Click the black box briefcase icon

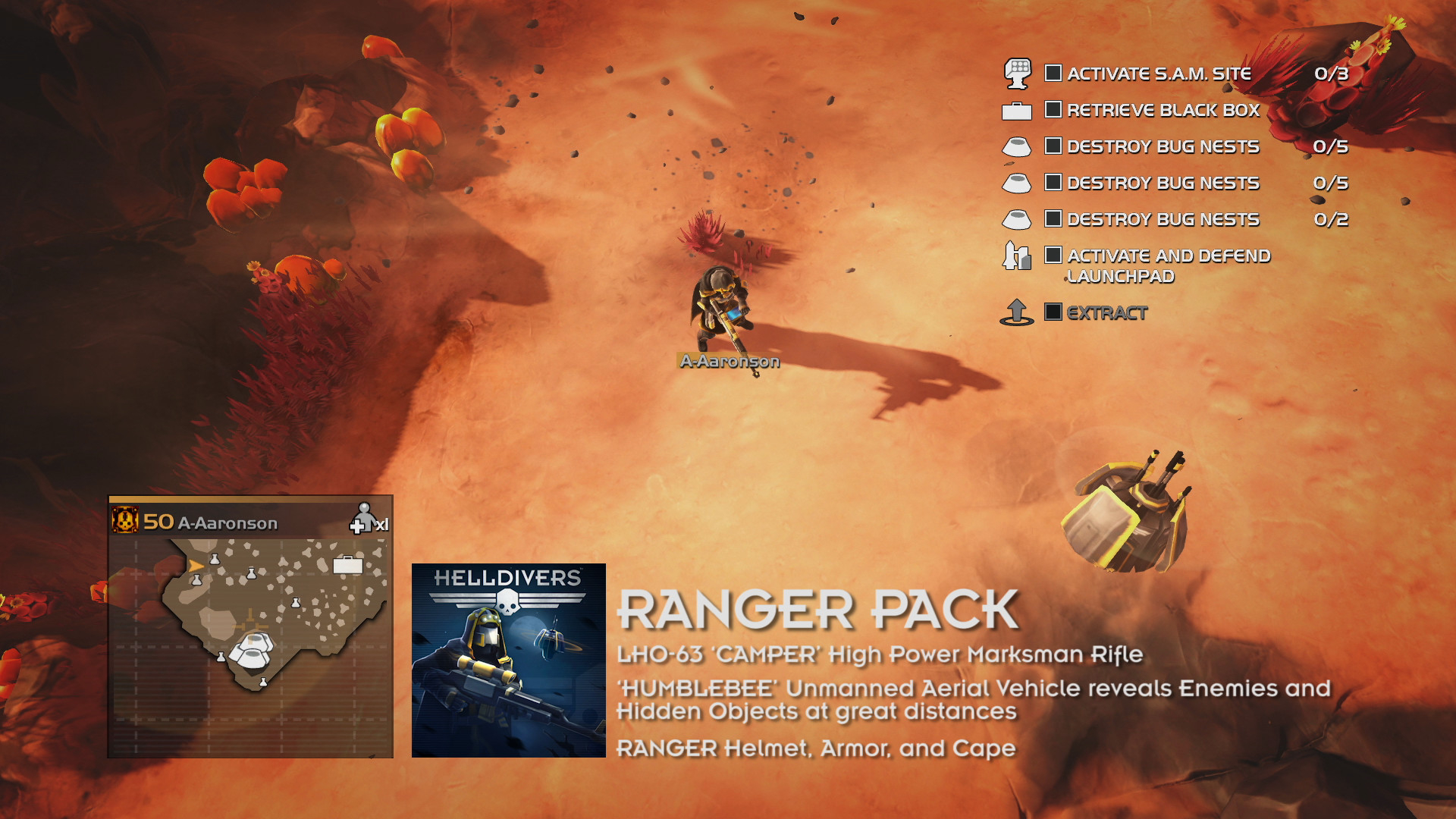1018,111
